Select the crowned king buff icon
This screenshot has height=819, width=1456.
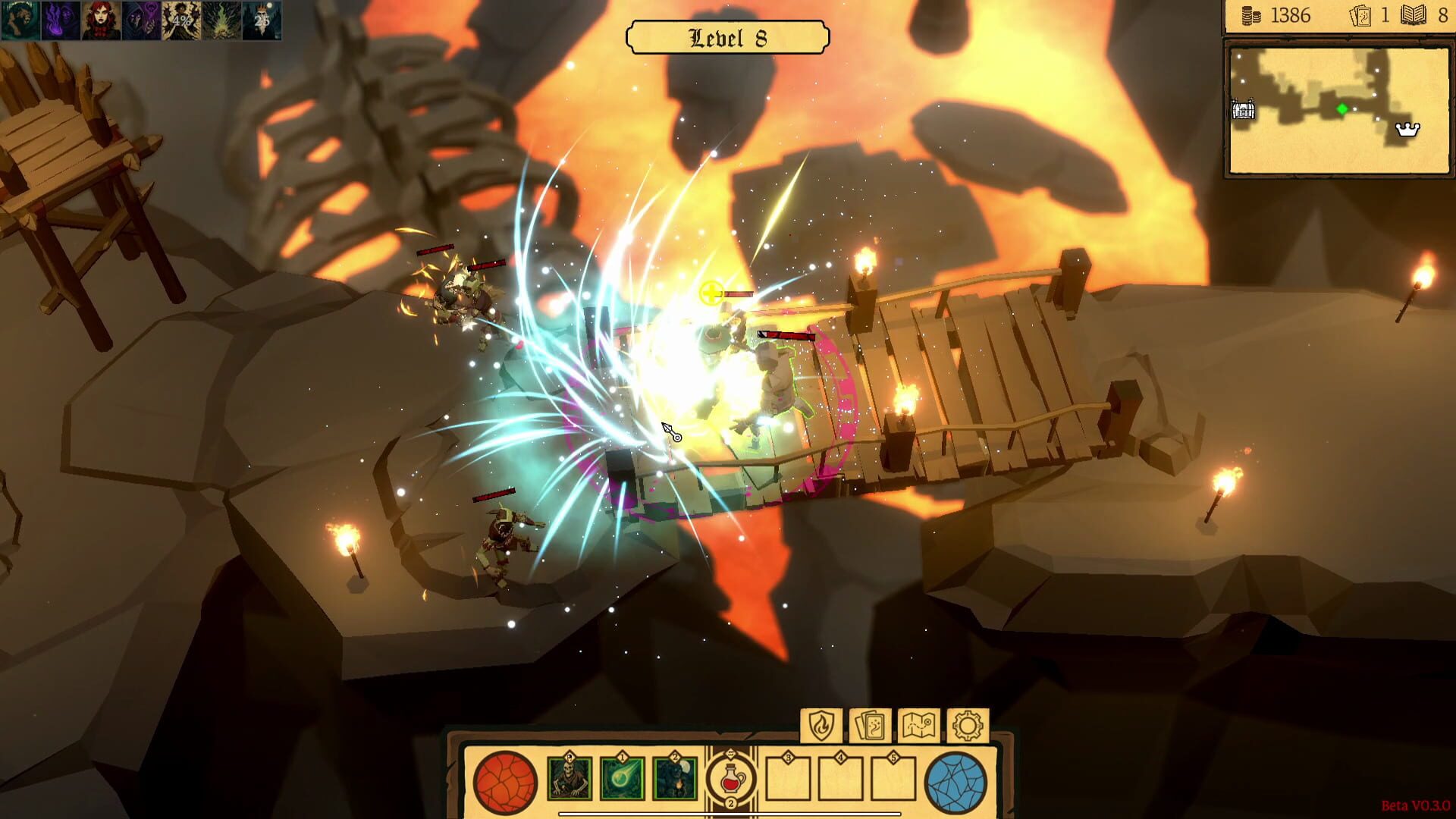pos(262,20)
